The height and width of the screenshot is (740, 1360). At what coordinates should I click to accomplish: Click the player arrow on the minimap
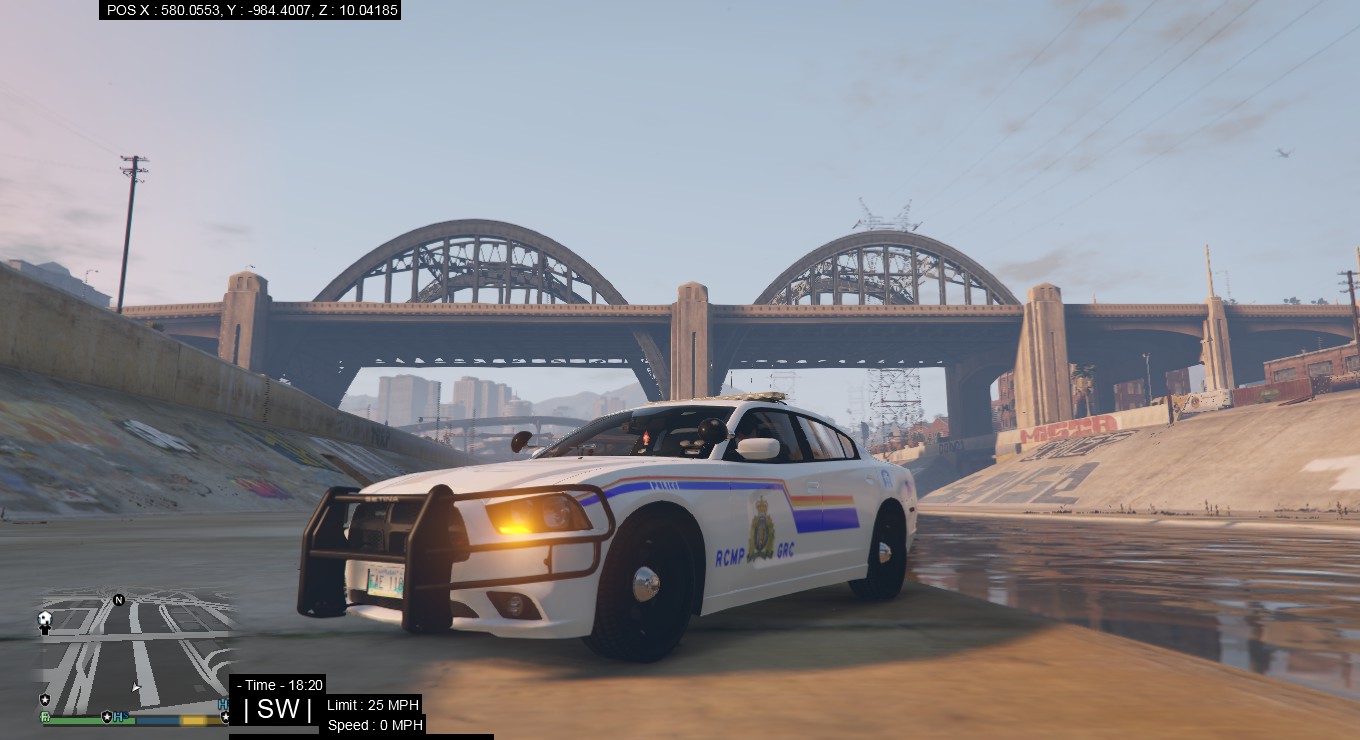click(x=136, y=687)
